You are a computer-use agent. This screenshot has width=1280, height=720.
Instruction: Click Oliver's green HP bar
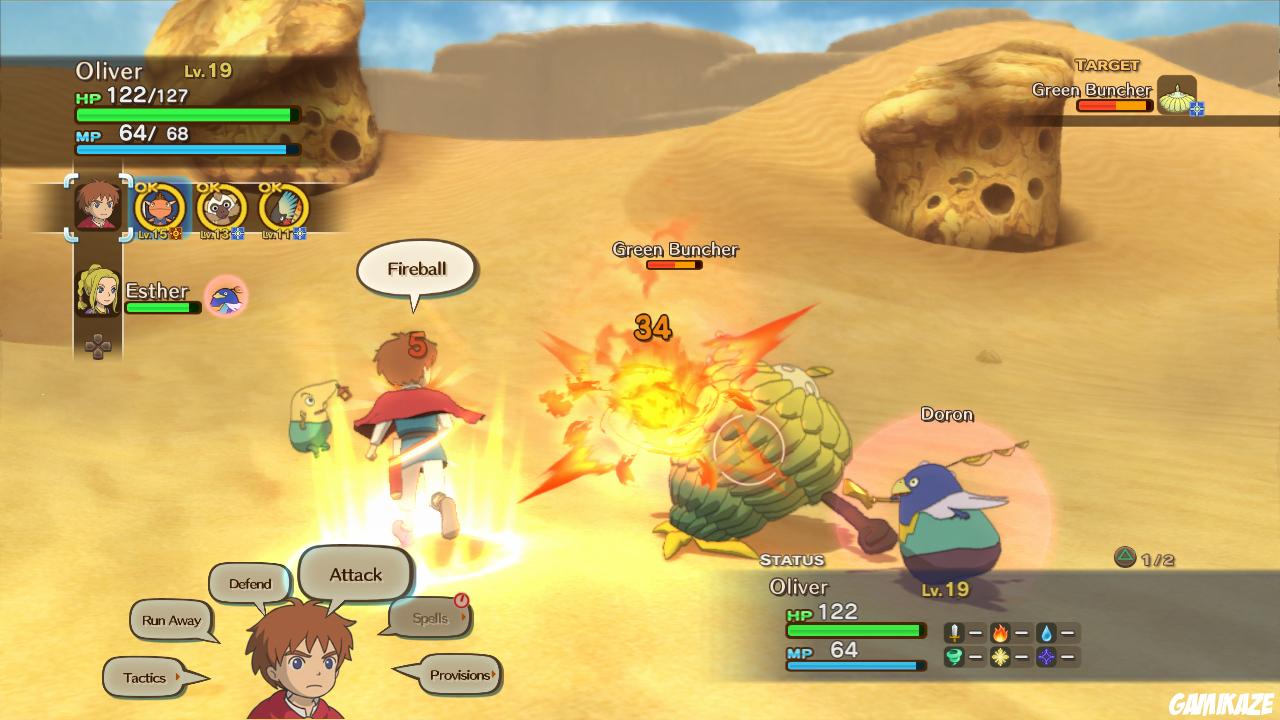pyautogui.click(x=180, y=114)
